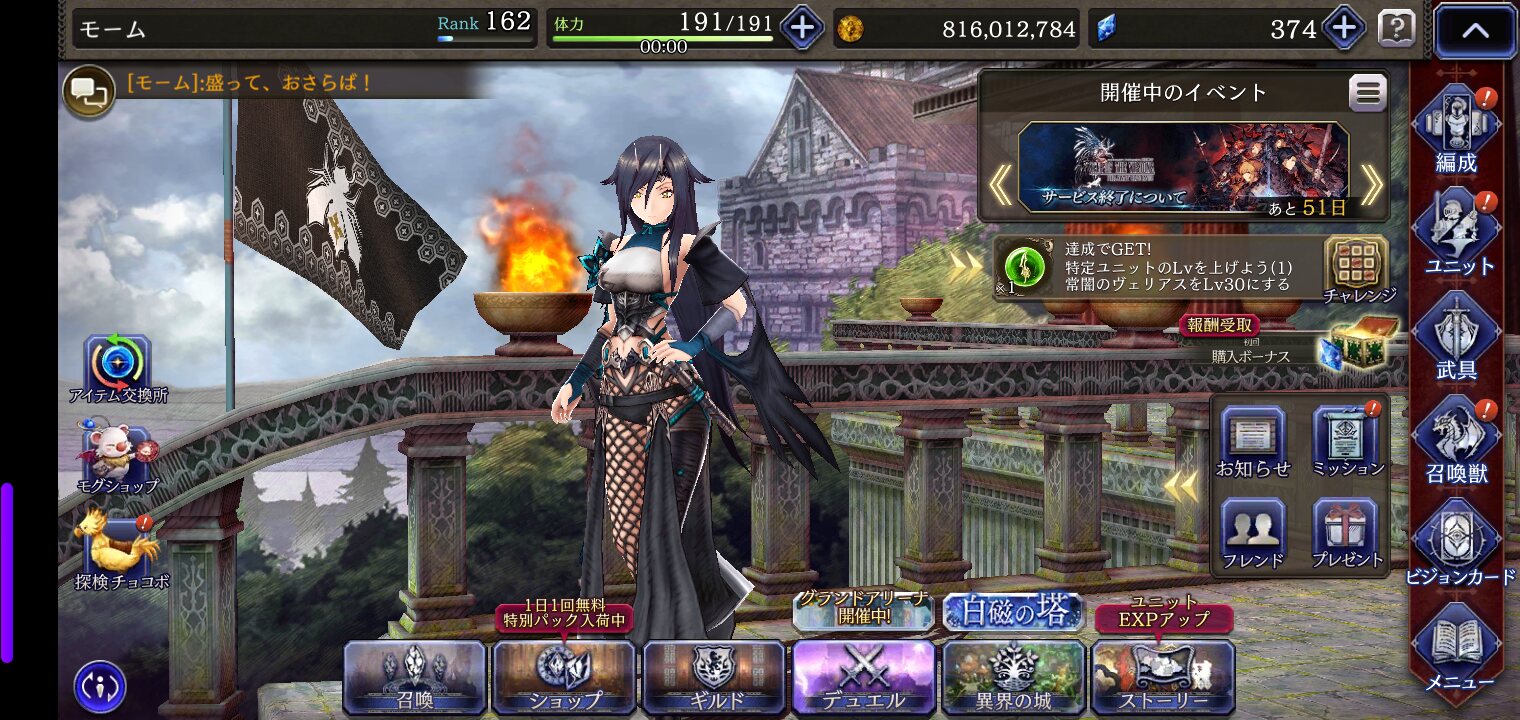Viewport: 1520px width, 720px height.
Task: Open the ユニット unit menu
Action: (x=1456, y=232)
